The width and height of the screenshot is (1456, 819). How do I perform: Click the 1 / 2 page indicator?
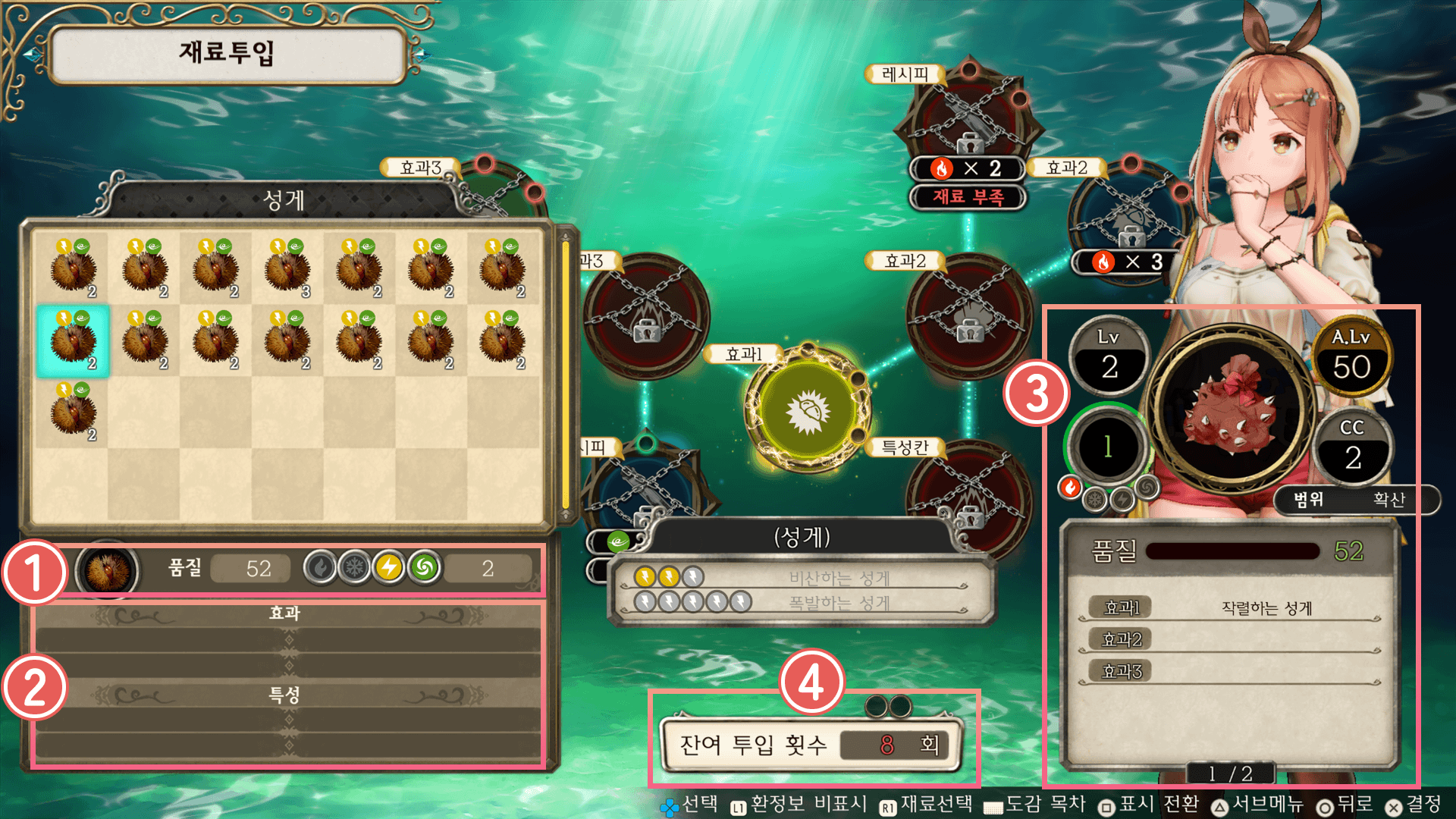click(x=1230, y=773)
